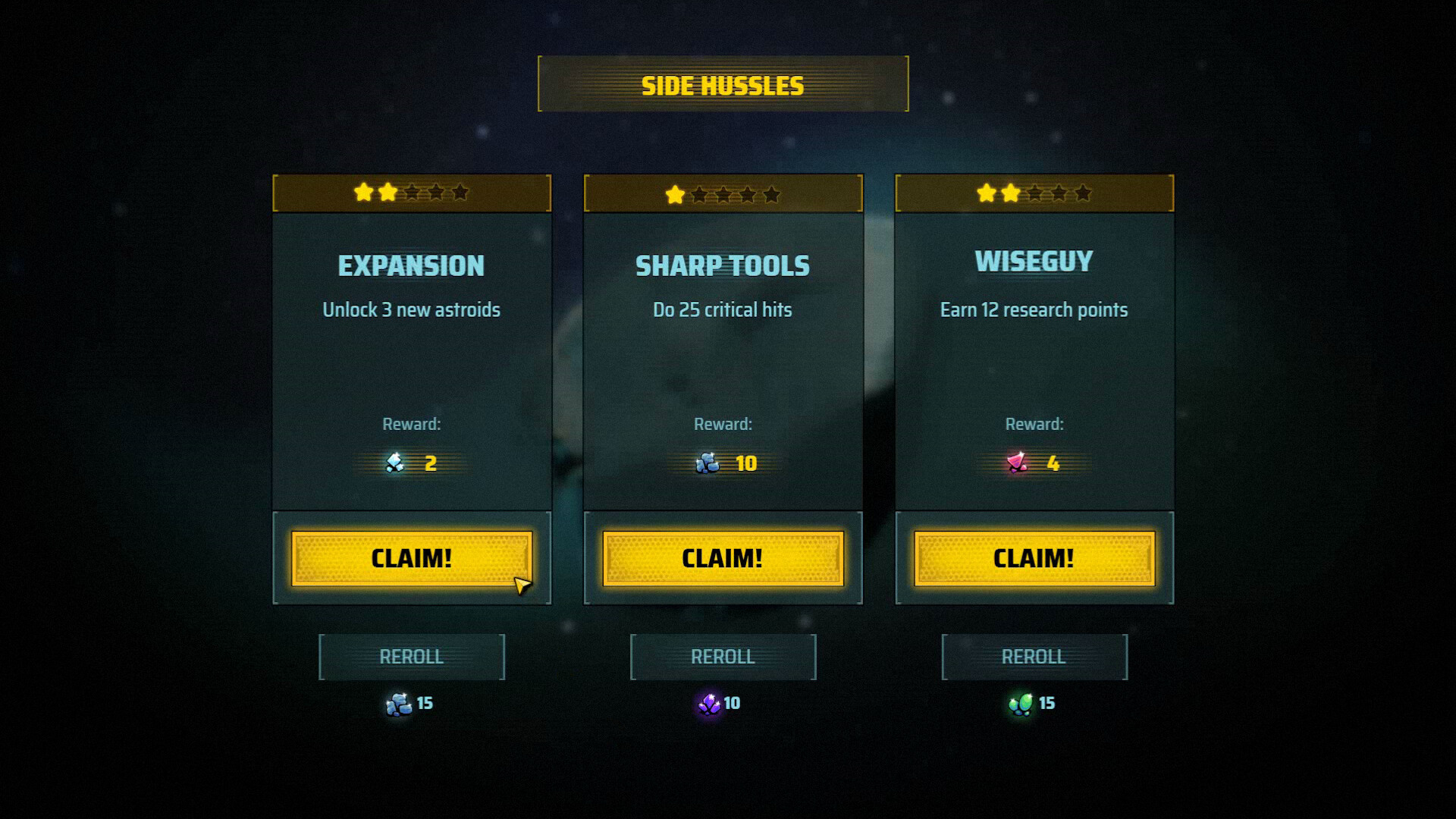Click the pink gem reward icon on Wiseguy card
1456x819 pixels.
(1016, 463)
